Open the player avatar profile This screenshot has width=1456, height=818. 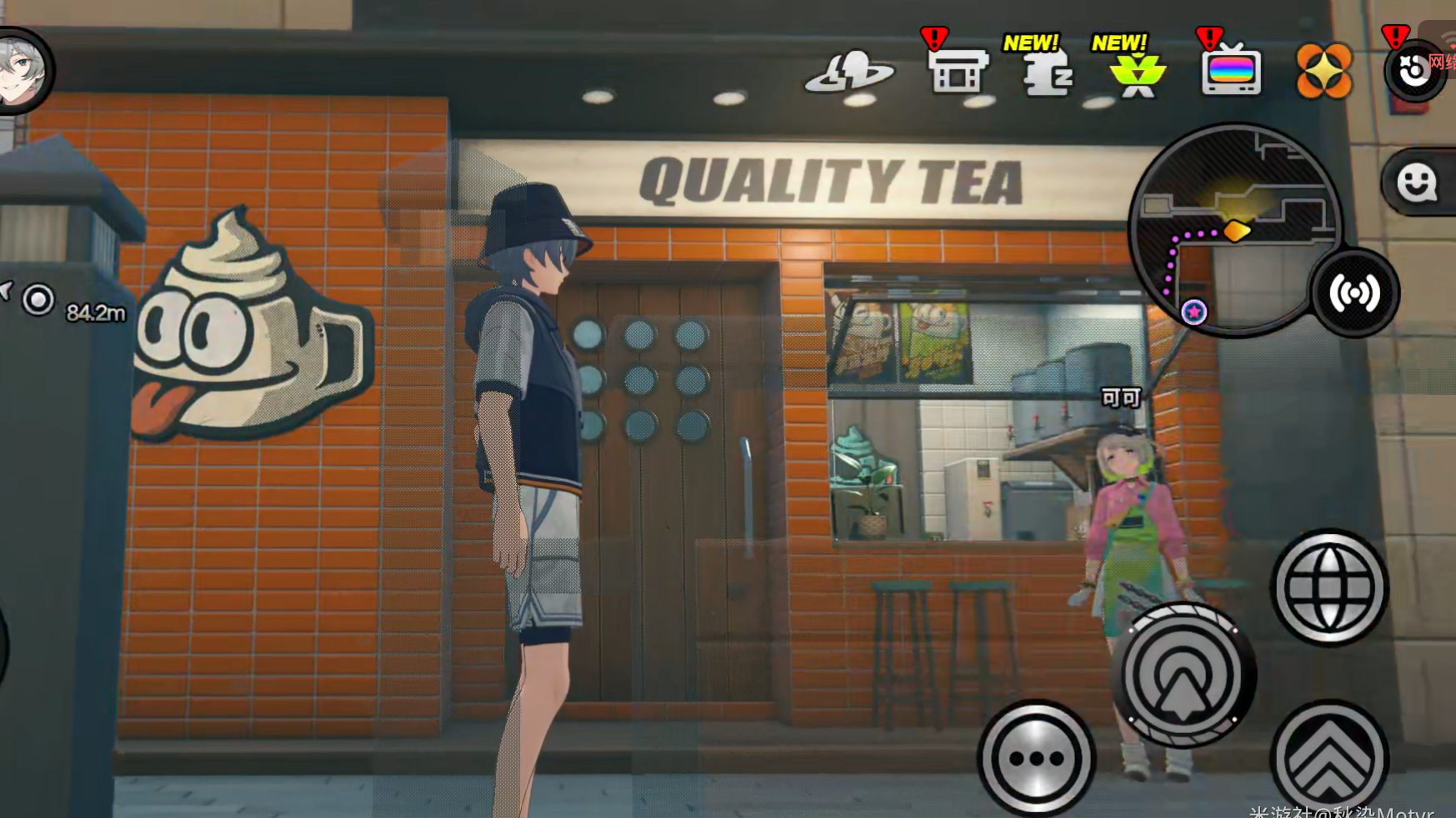[23, 70]
